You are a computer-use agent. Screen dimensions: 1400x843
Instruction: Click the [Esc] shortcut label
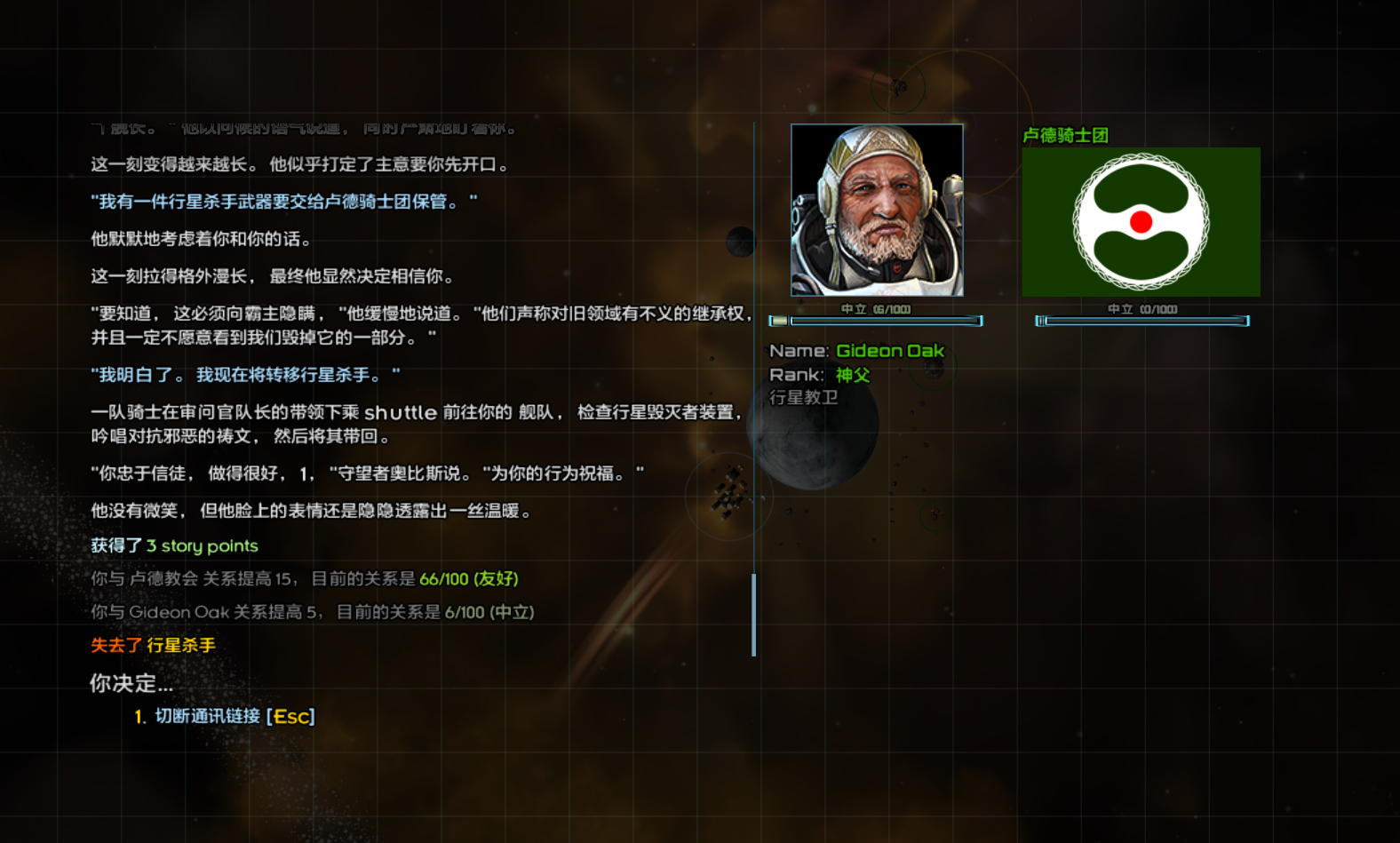[x=292, y=716]
